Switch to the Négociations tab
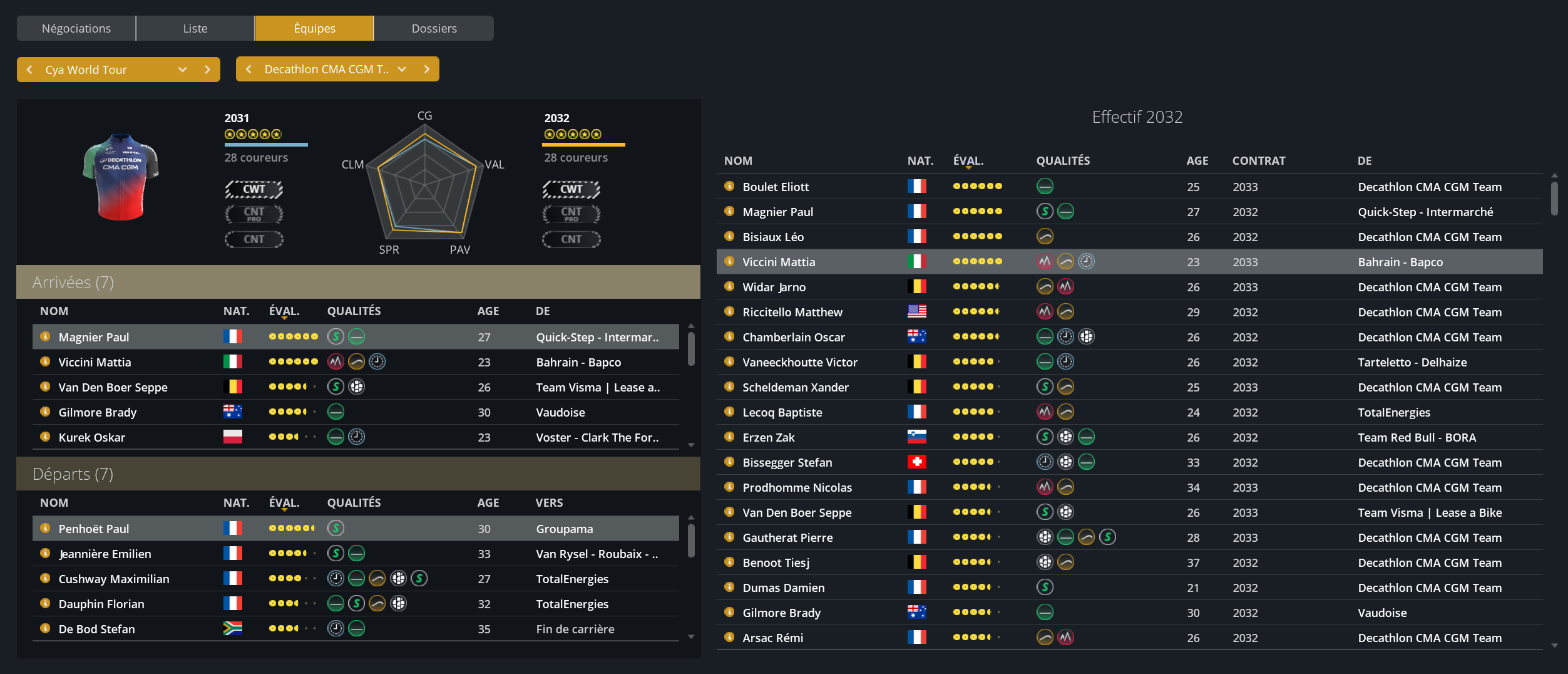The height and width of the screenshot is (674, 1568). pyautogui.click(x=76, y=28)
